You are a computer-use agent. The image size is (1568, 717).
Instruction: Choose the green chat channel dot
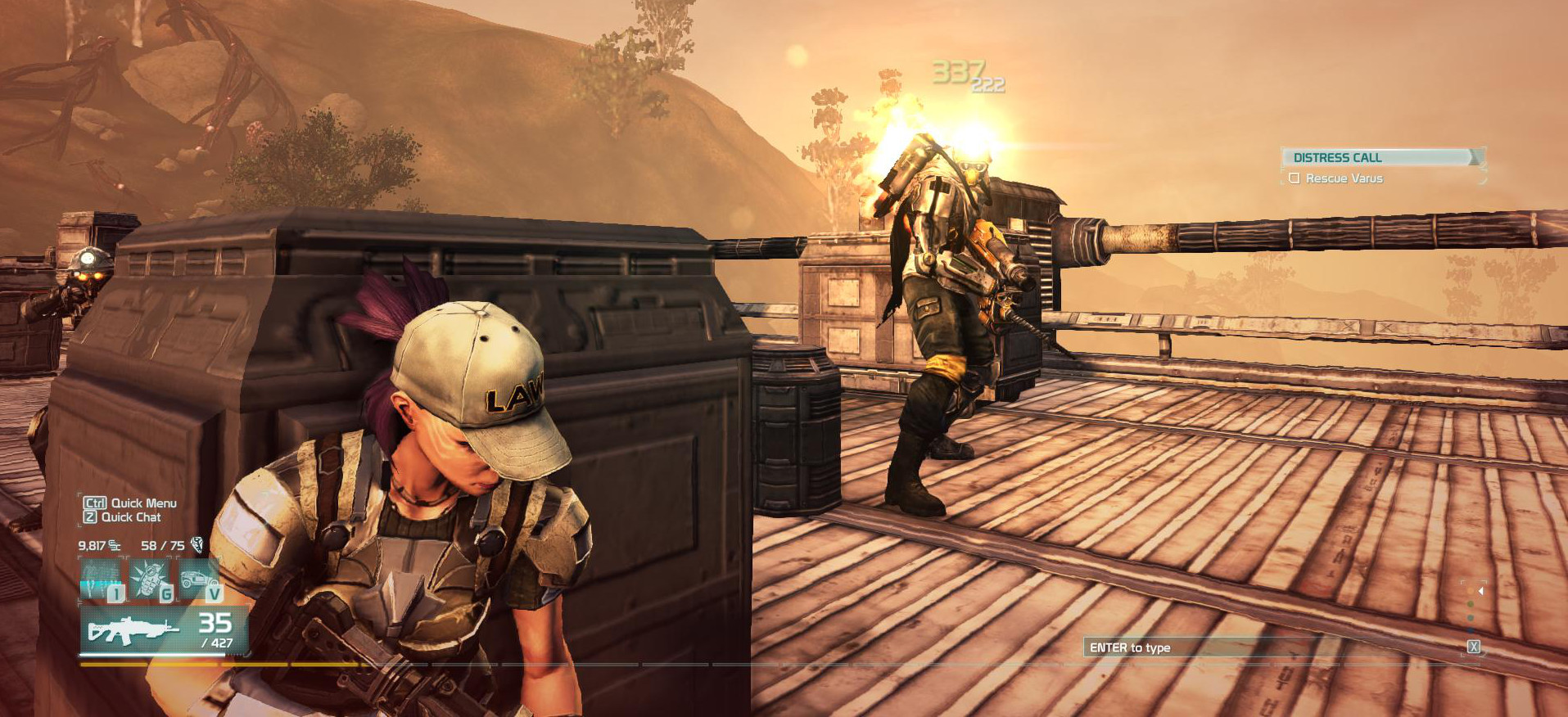[1471, 604]
